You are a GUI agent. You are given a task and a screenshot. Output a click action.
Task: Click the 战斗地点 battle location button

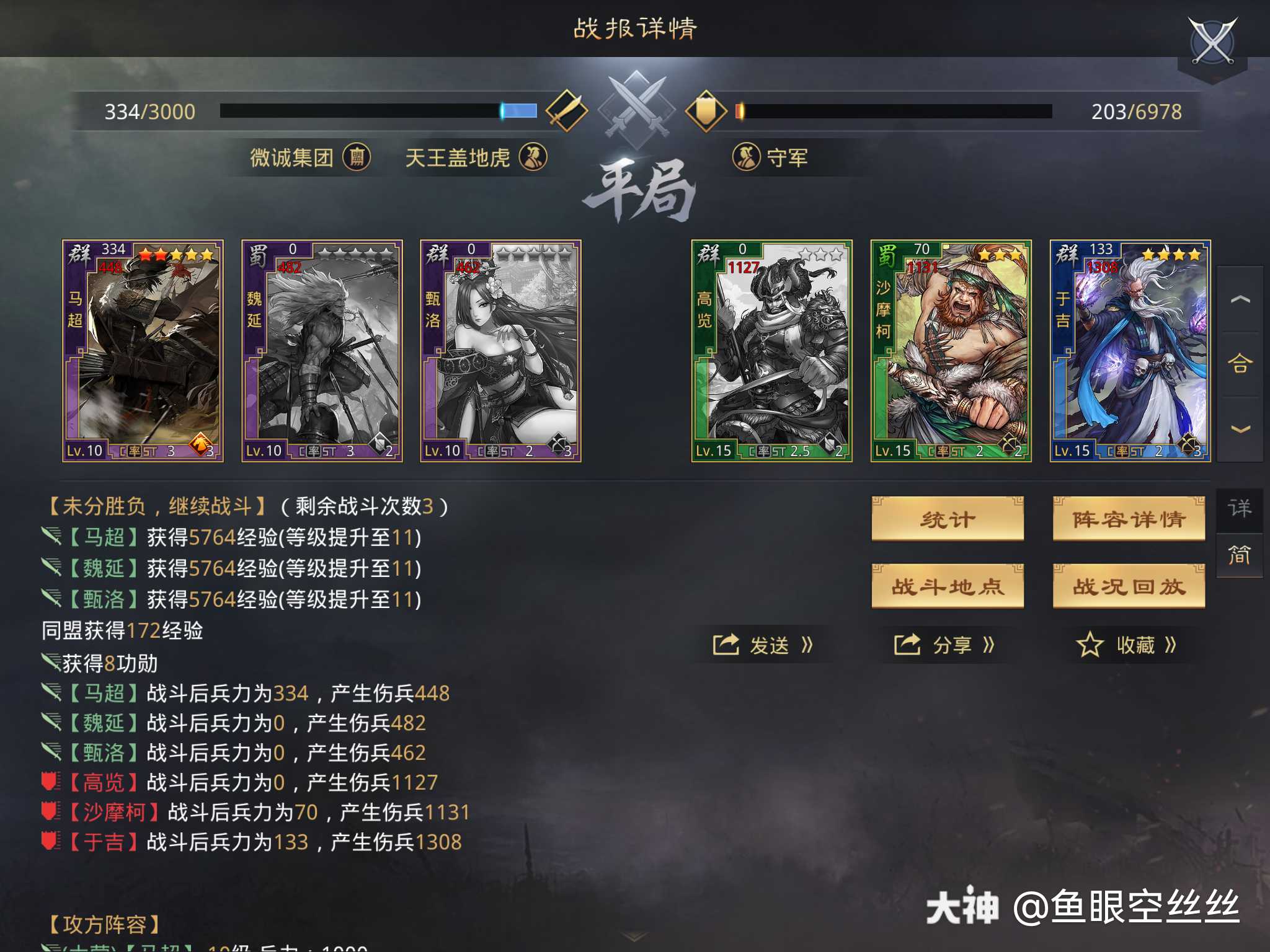pos(948,586)
